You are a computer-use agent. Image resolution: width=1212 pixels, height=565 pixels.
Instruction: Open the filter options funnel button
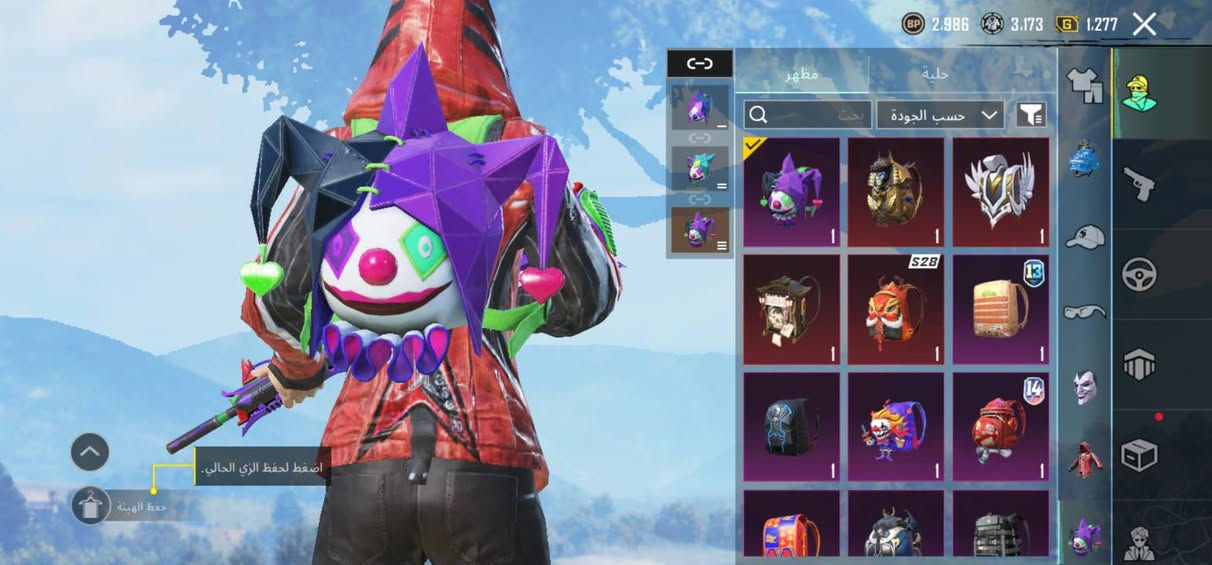click(x=1032, y=115)
